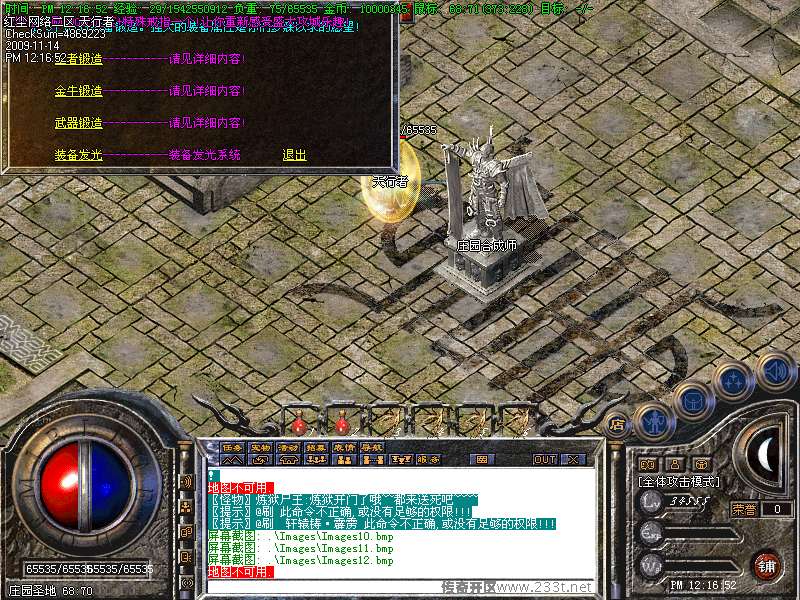Close the game with the X button

click(x=574, y=460)
